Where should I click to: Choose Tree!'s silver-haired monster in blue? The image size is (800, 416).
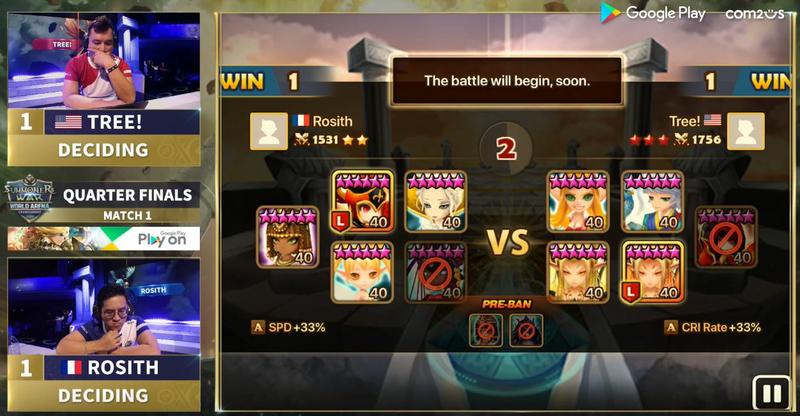click(x=652, y=202)
